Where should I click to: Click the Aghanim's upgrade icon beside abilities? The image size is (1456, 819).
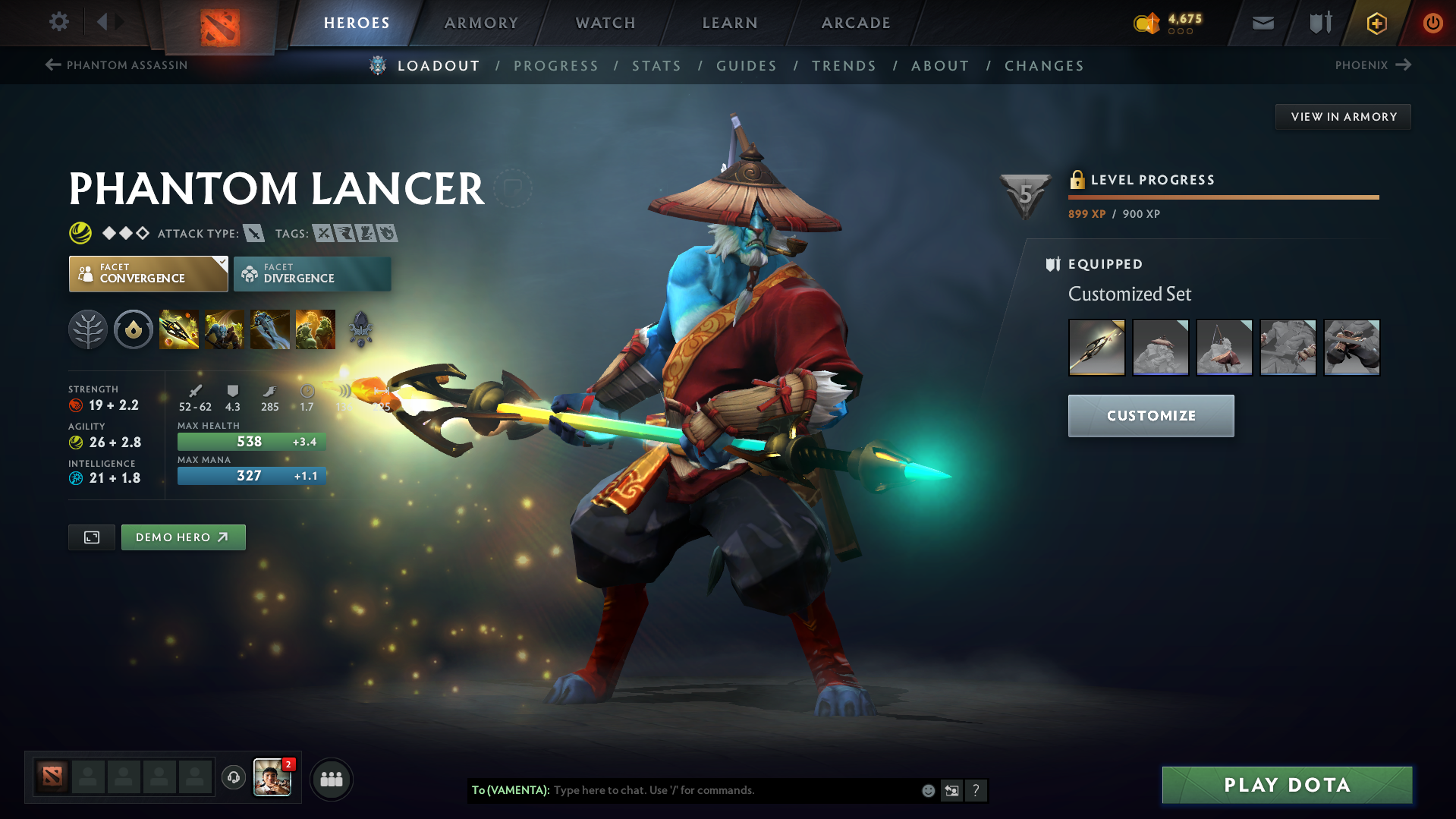[x=360, y=329]
